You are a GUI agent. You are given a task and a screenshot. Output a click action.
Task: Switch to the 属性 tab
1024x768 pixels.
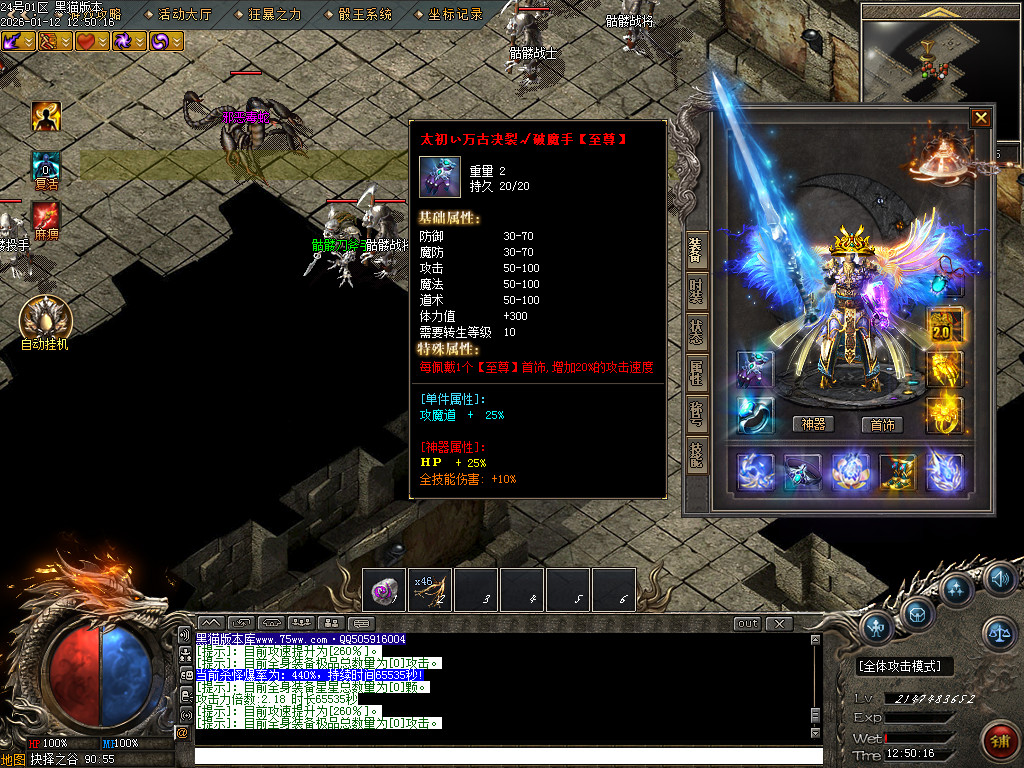click(x=697, y=372)
